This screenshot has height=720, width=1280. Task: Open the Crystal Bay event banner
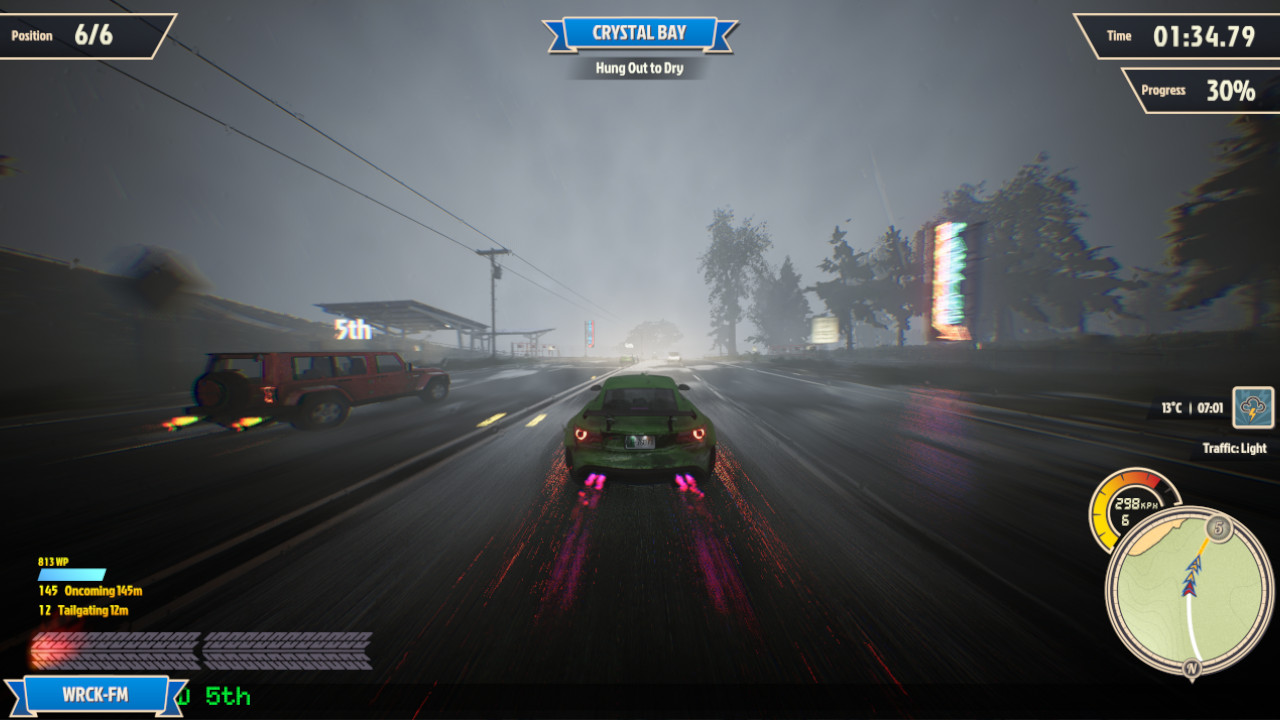tap(640, 33)
